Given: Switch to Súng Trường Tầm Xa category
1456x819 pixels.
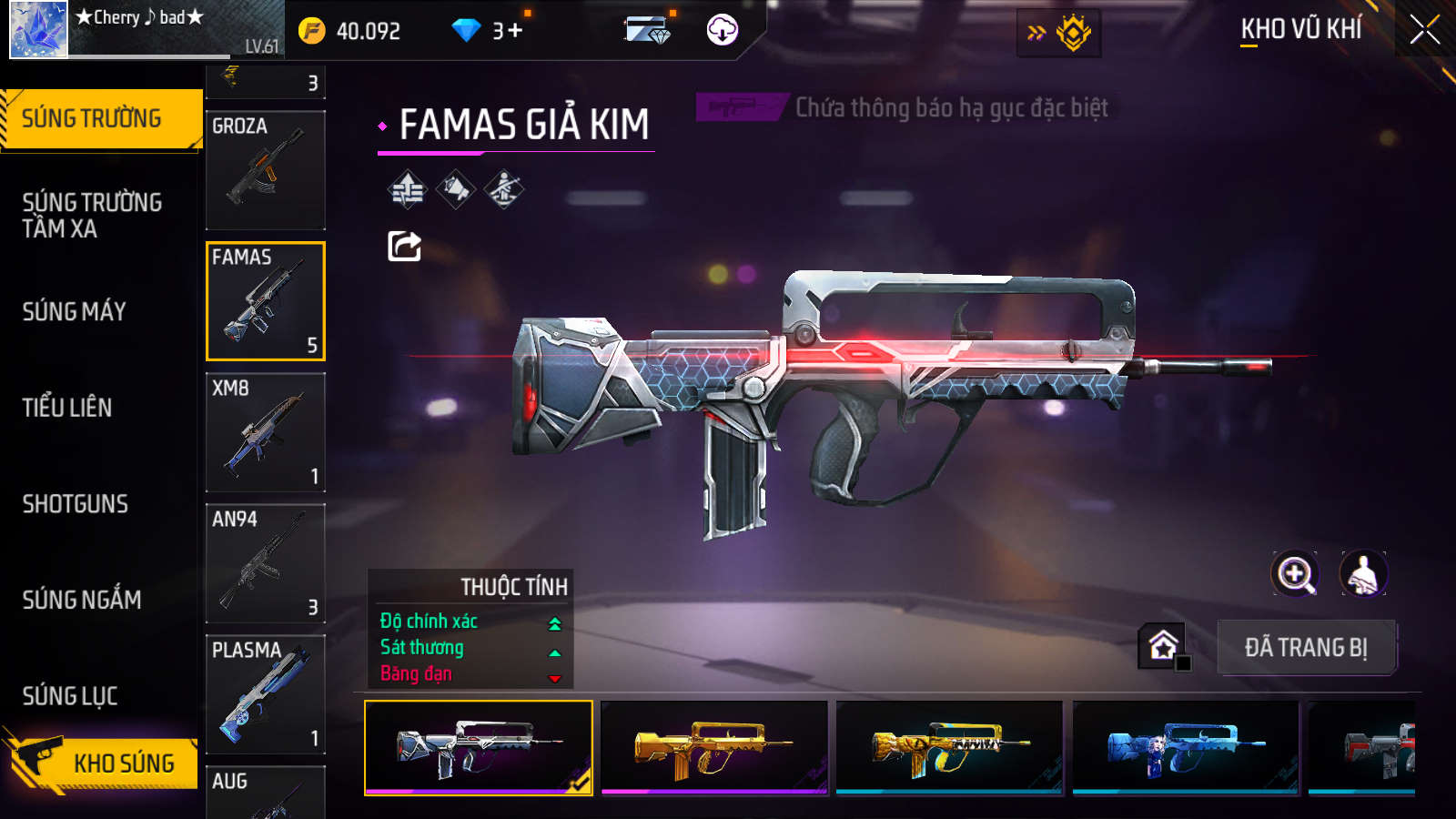Looking at the screenshot, I should 92,215.
